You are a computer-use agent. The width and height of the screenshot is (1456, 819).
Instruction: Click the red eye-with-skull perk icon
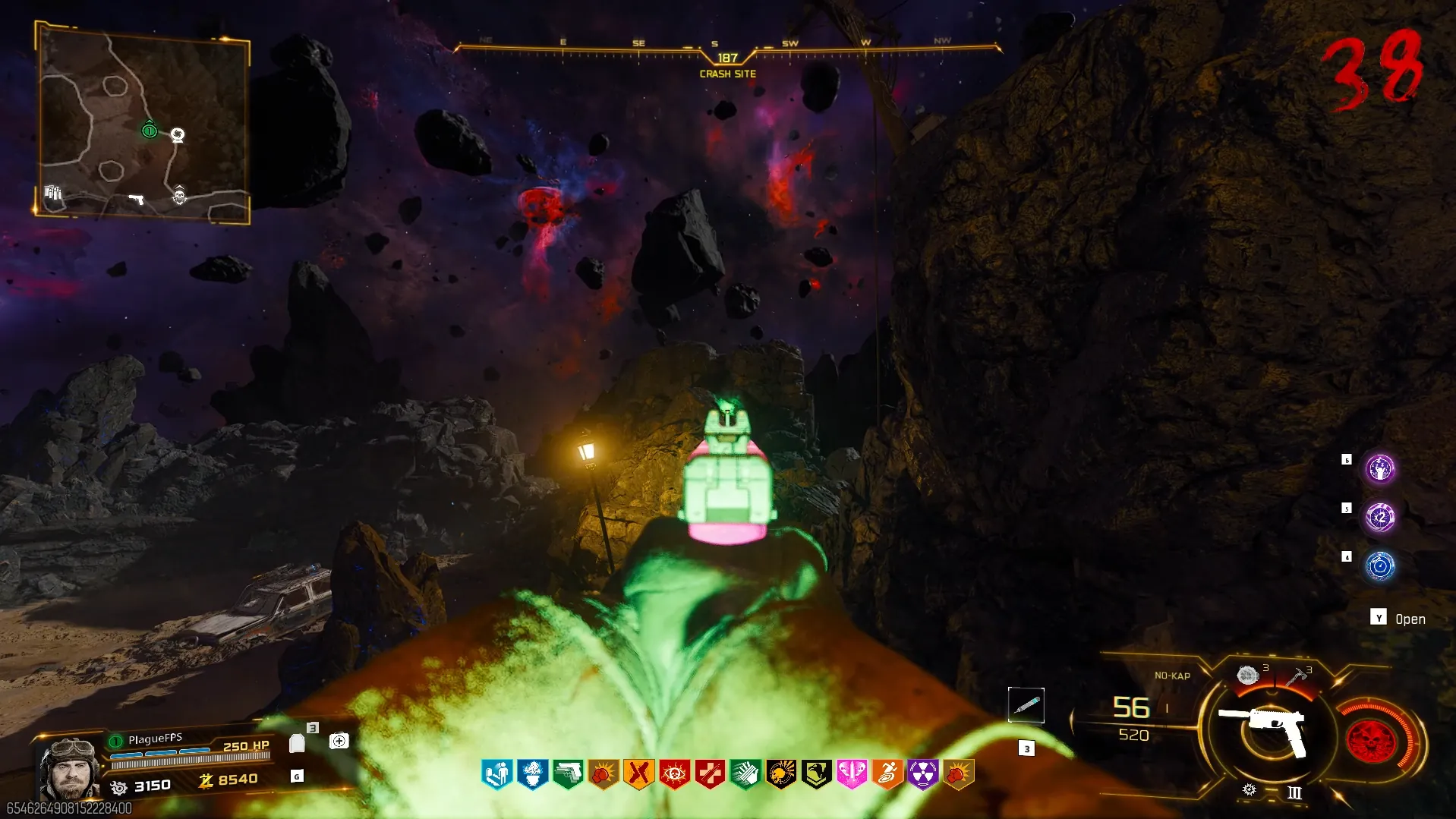point(674,775)
